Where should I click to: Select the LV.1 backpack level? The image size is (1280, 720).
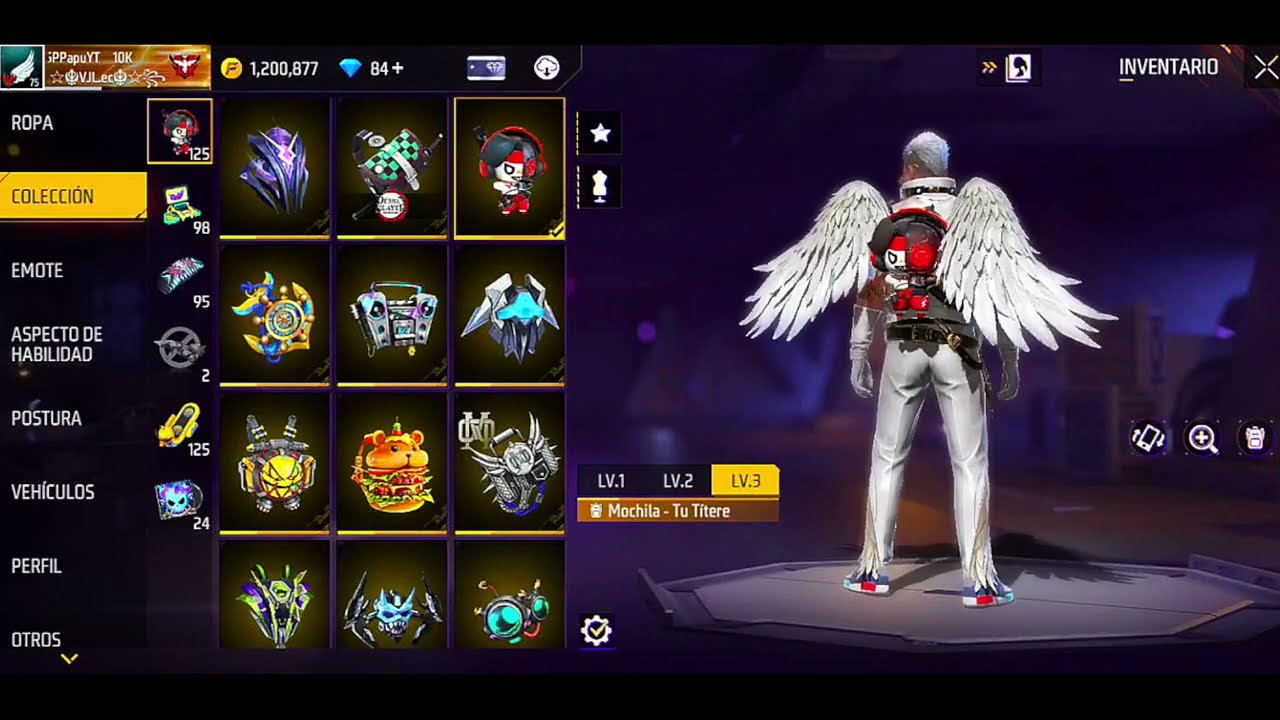click(611, 481)
